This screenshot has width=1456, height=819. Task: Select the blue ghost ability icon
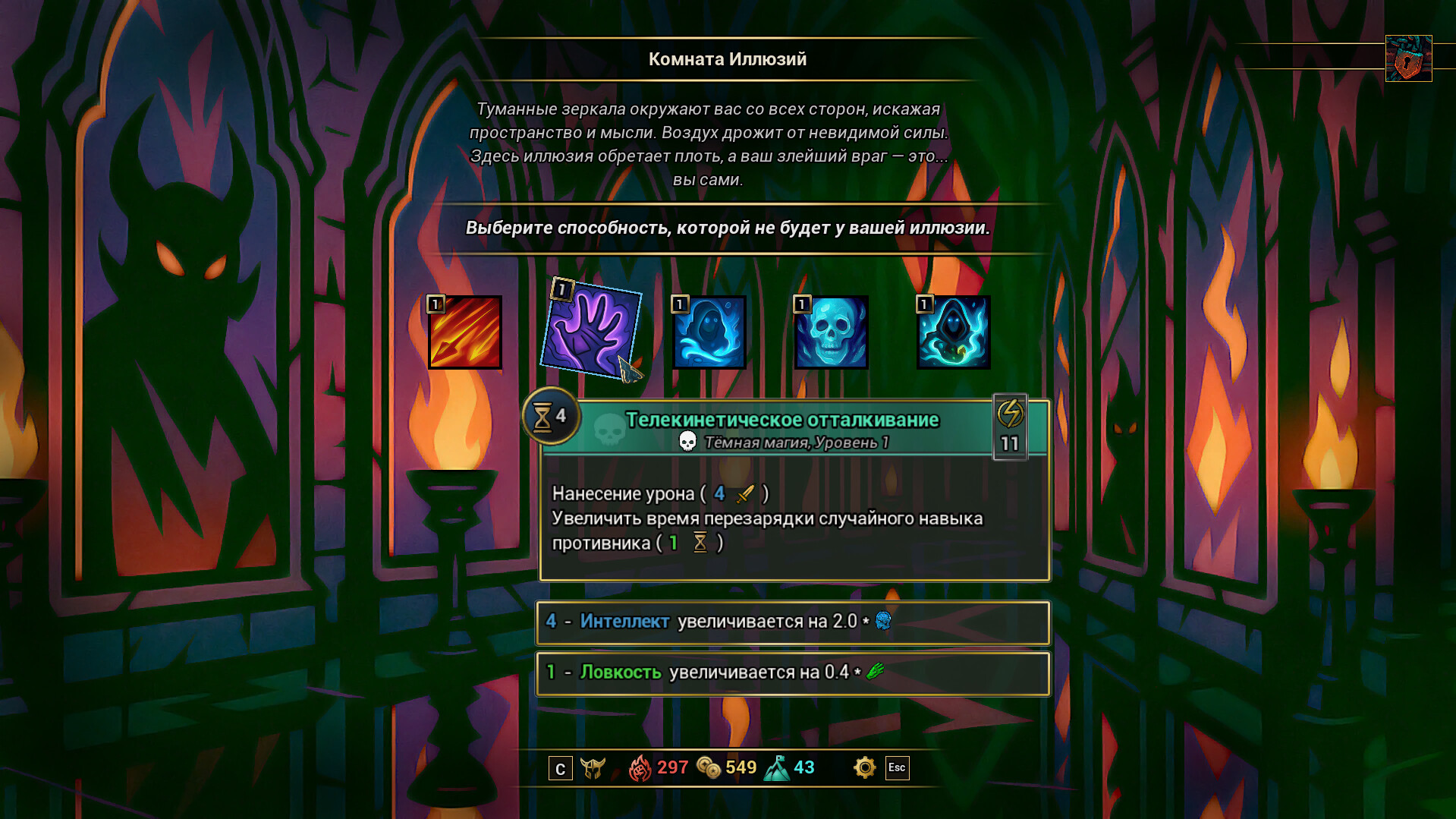709,332
